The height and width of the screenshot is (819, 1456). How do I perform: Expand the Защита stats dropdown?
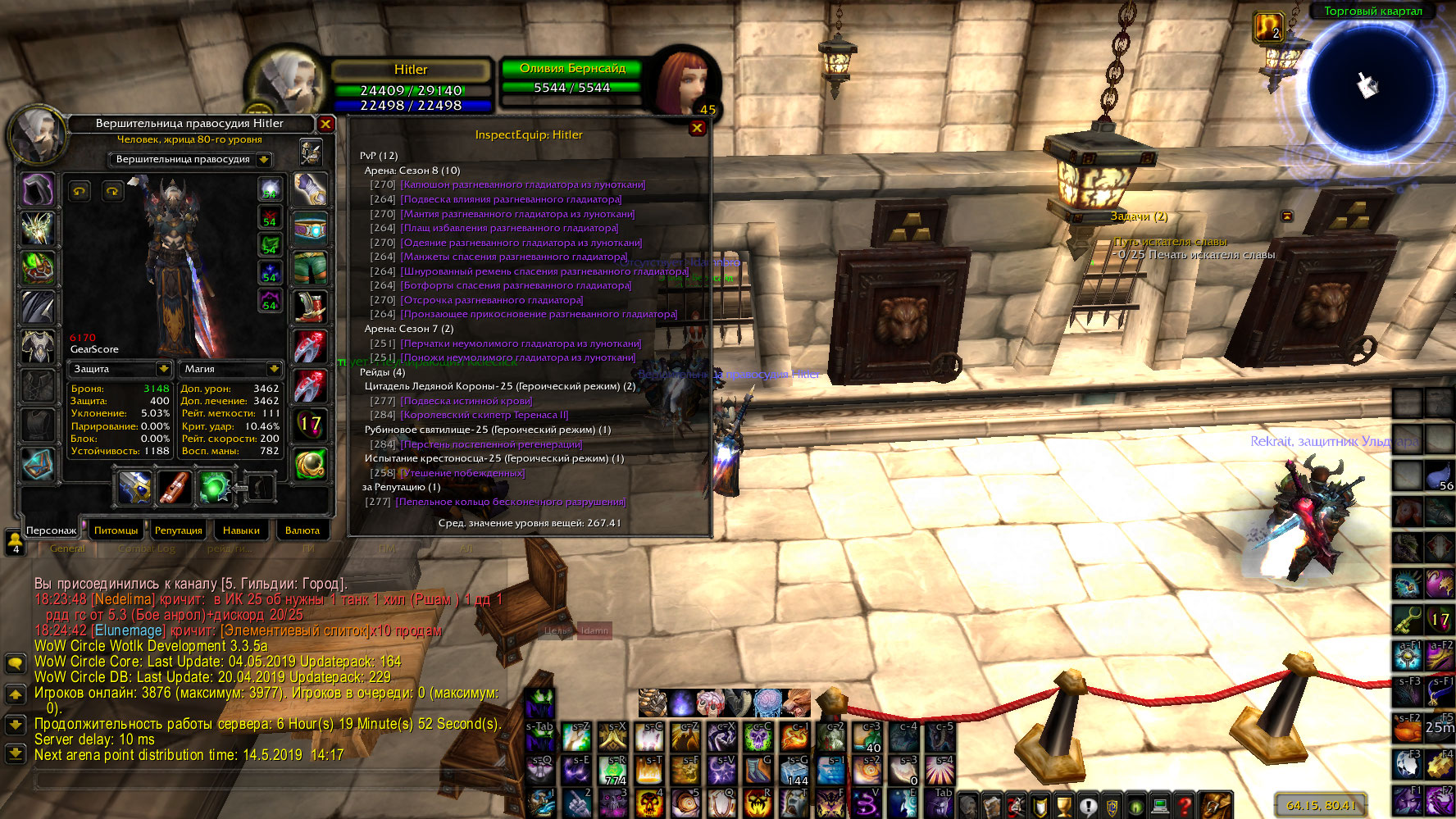pos(163,369)
